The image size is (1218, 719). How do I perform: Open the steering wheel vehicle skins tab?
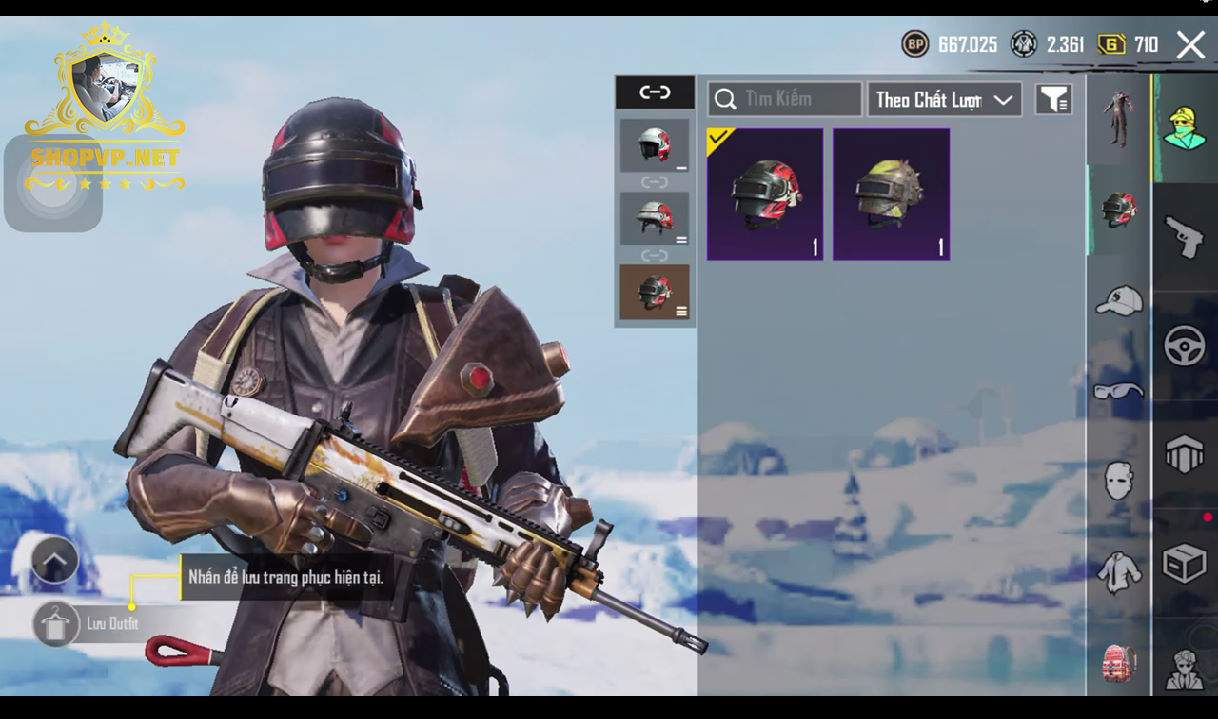(1185, 346)
